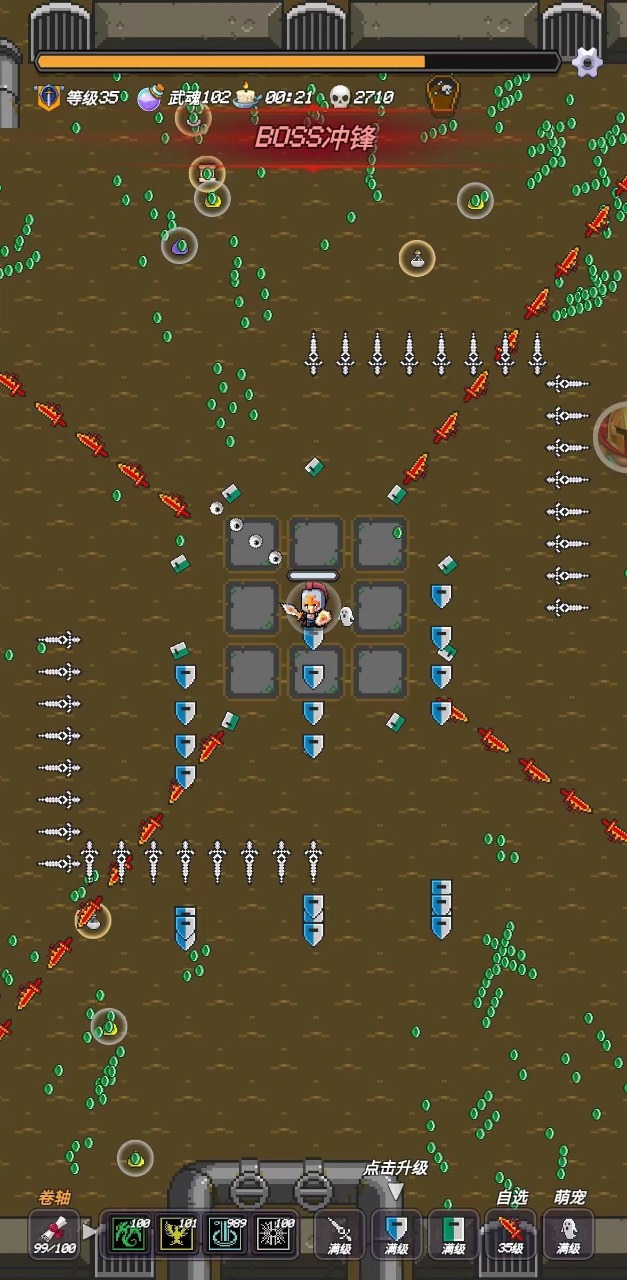This screenshot has height=1280, width=627.
Task: Upgrade the red sword 自选 slot
Action: 511,1233
